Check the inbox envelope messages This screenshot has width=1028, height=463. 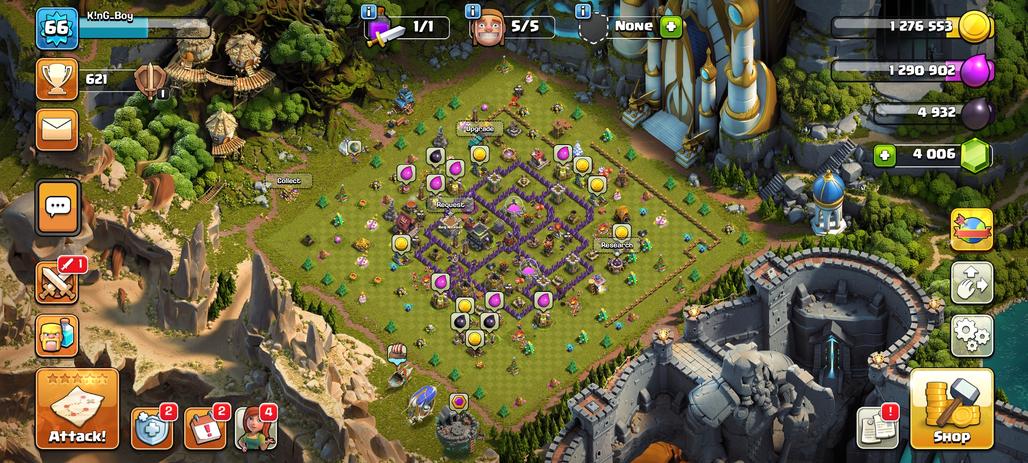pos(57,129)
